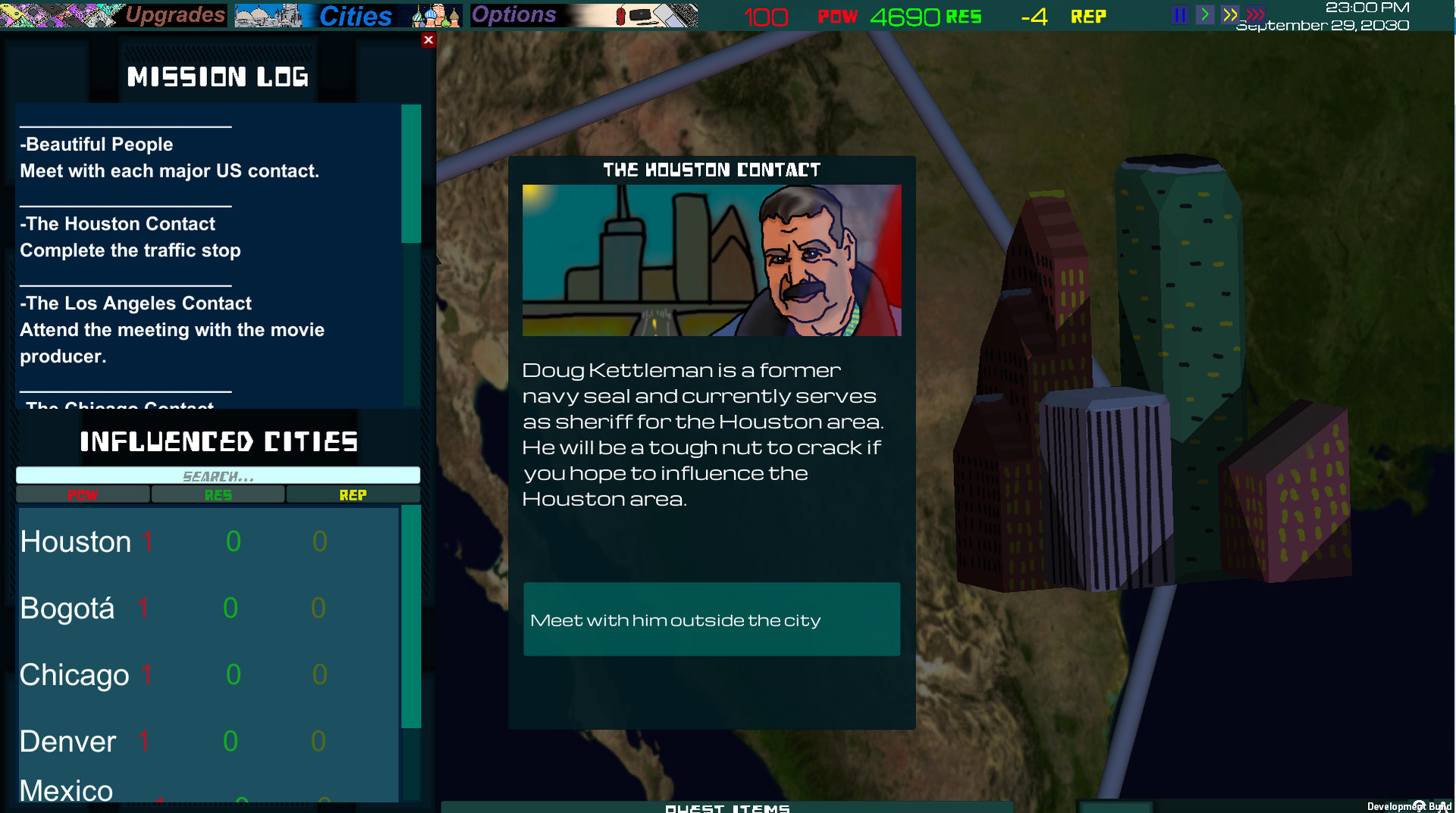Toggle double speed with yellow arrows
The image size is (1456, 813).
pyautogui.click(x=1230, y=14)
